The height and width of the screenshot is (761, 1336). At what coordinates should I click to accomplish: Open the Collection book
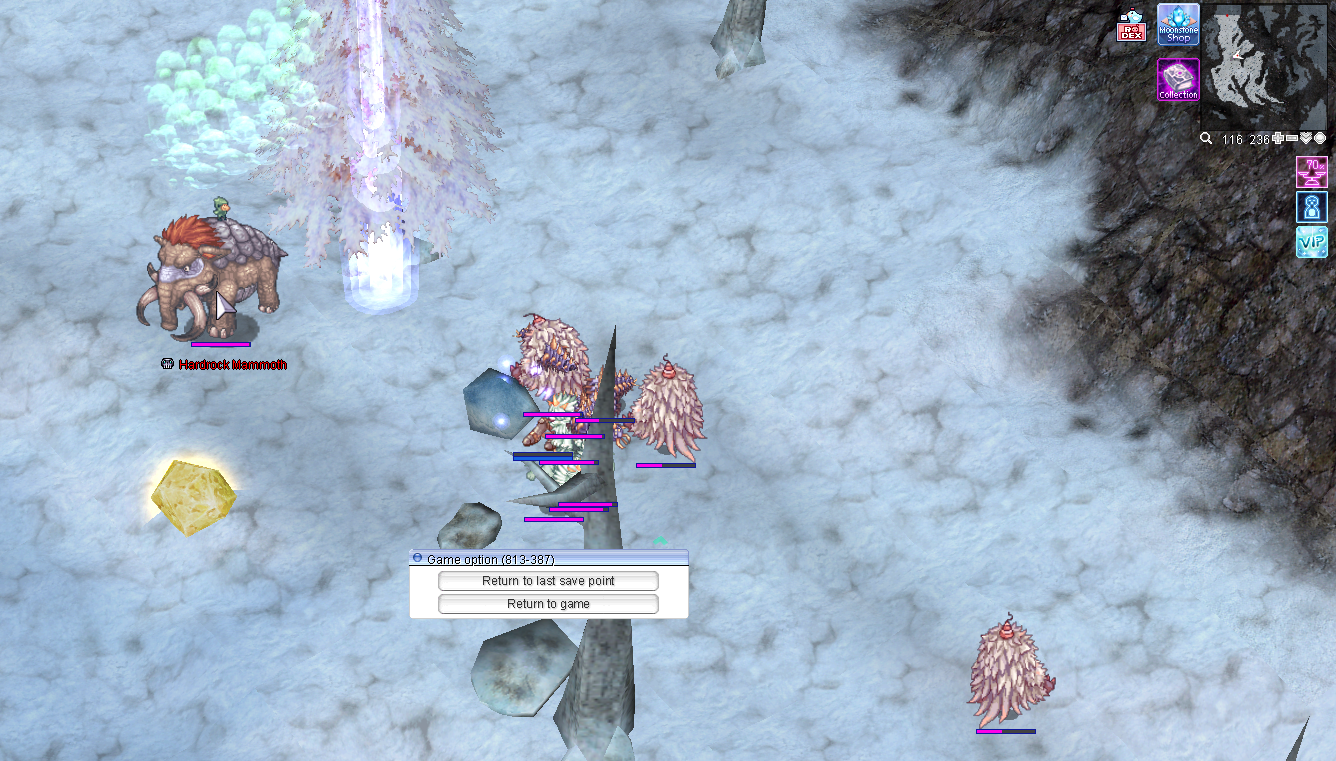[x=1178, y=80]
